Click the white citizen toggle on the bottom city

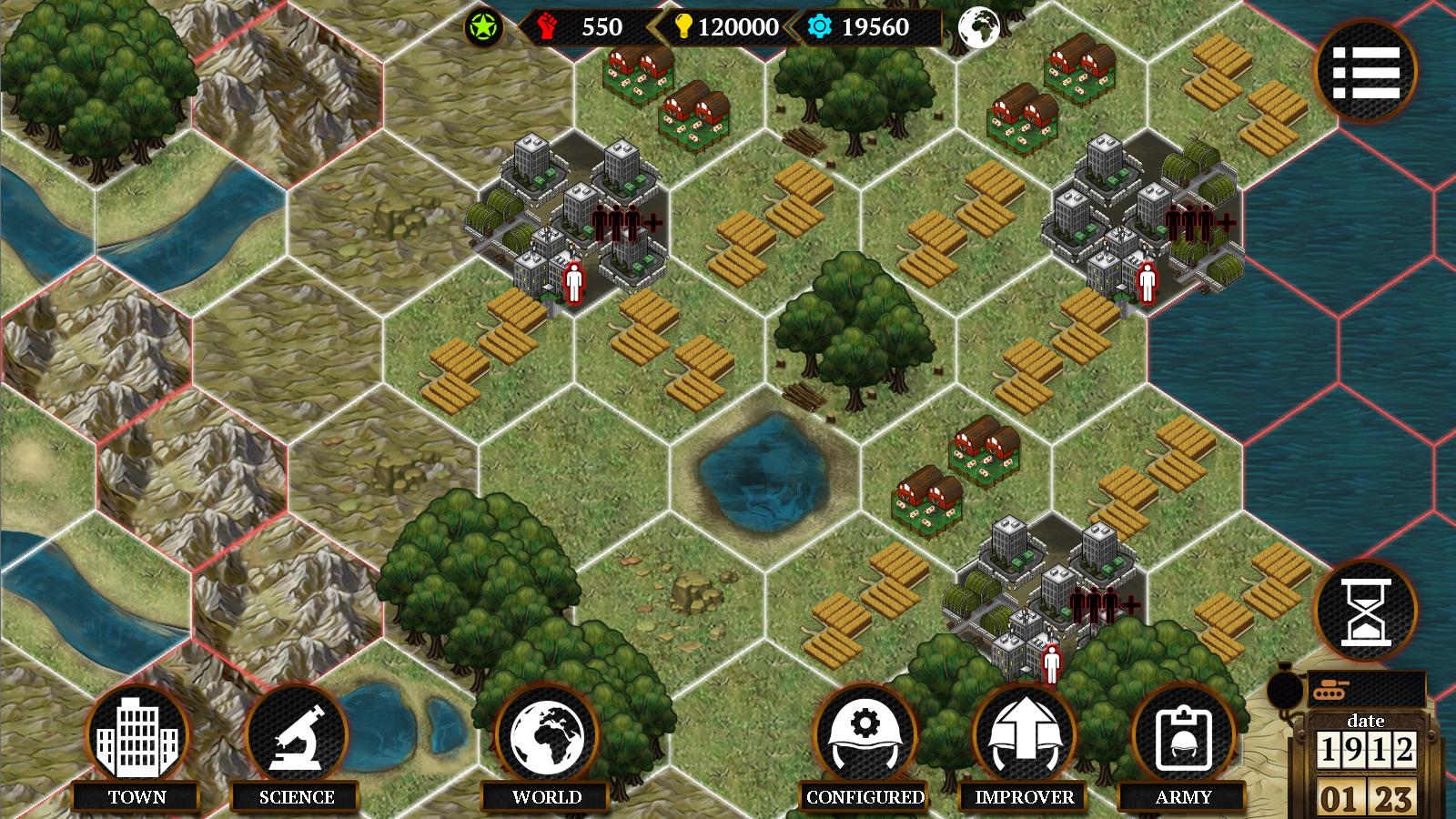[1052, 662]
